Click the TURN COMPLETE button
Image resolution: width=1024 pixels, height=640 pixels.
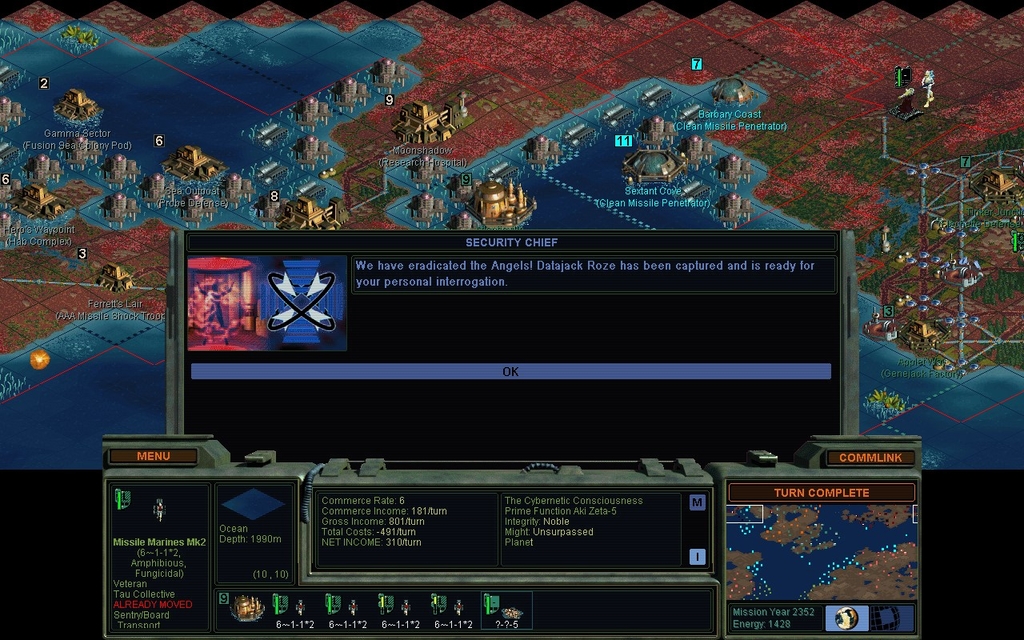[x=821, y=493]
